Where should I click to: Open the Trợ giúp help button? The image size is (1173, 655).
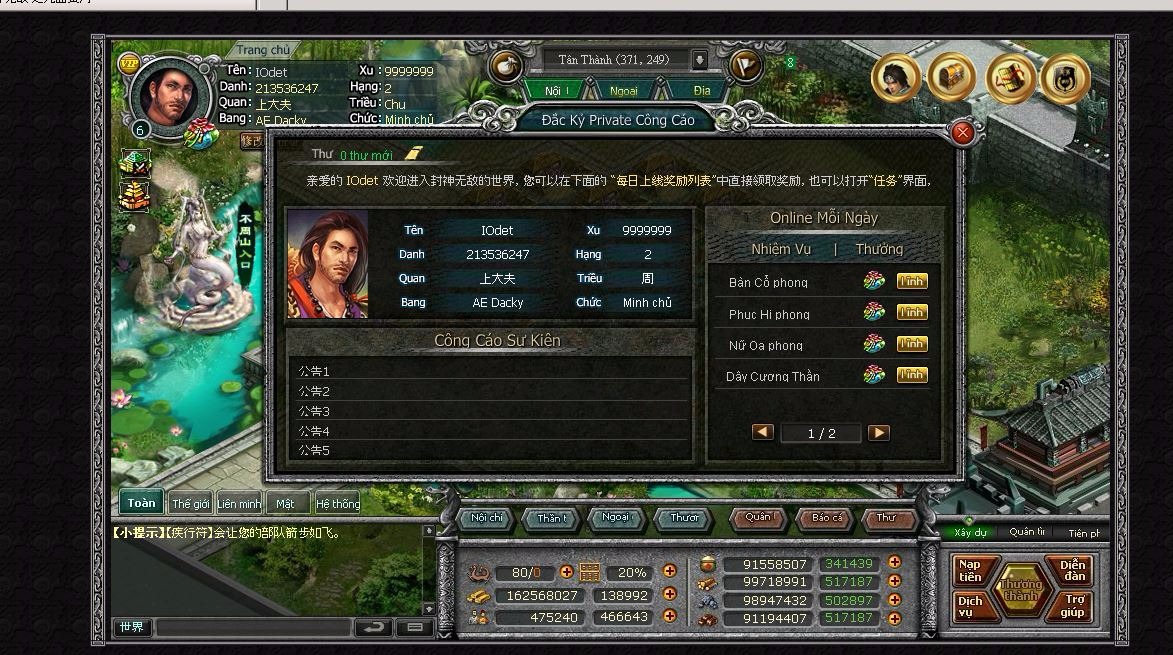[x=1074, y=606]
